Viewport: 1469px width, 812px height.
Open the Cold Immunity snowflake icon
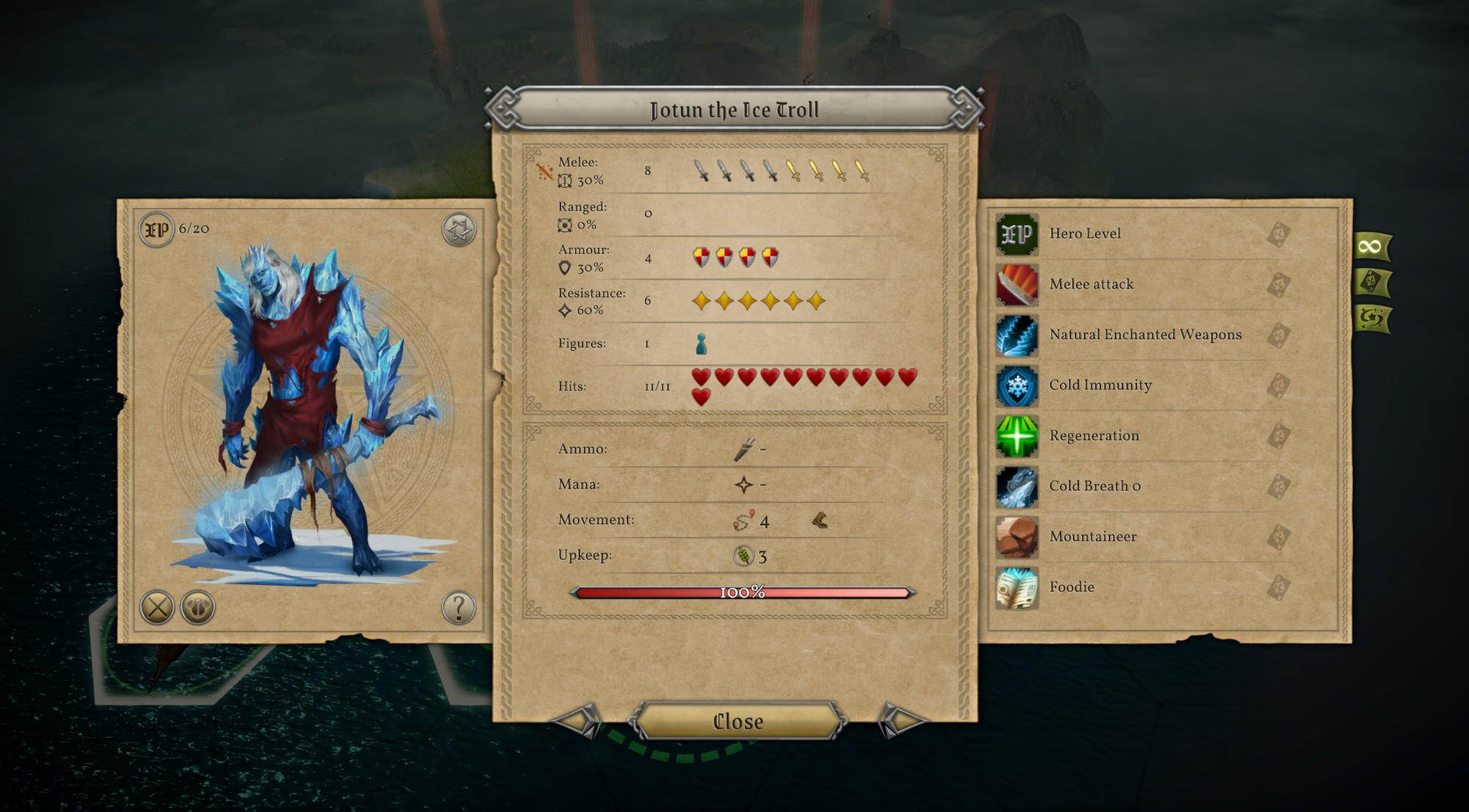(1017, 385)
